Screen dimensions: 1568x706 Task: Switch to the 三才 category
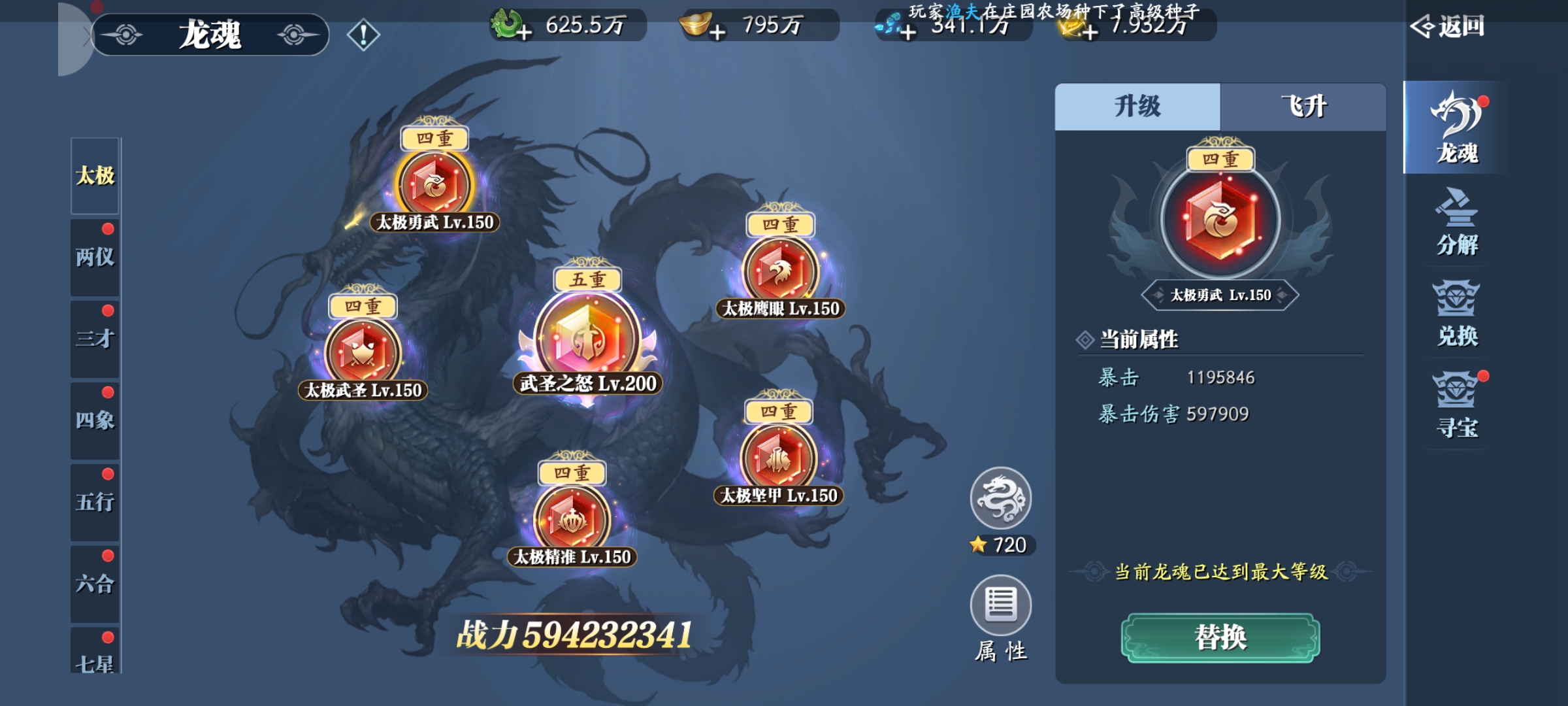(95, 339)
